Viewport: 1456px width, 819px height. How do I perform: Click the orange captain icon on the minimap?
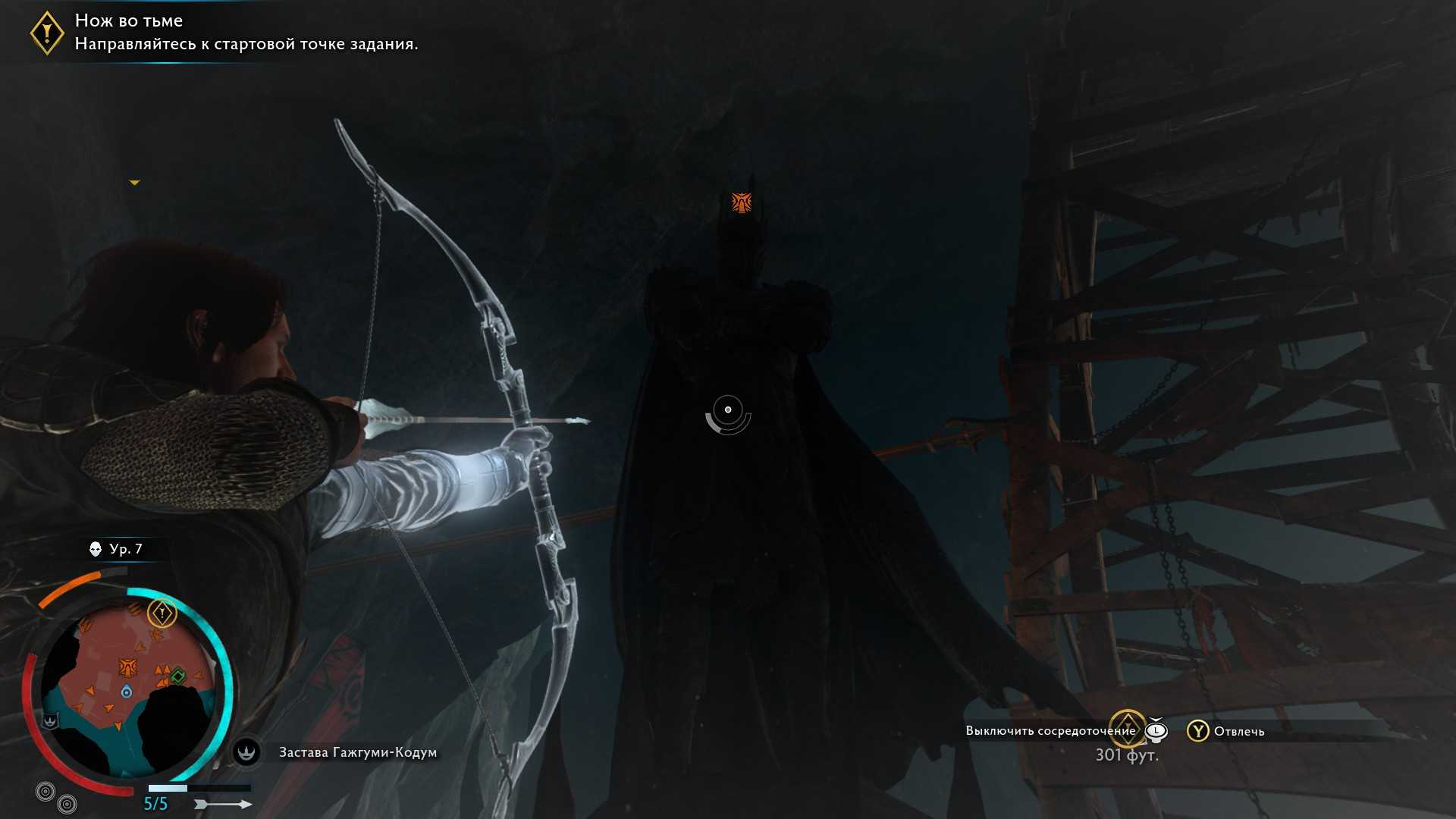pos(127,667)
